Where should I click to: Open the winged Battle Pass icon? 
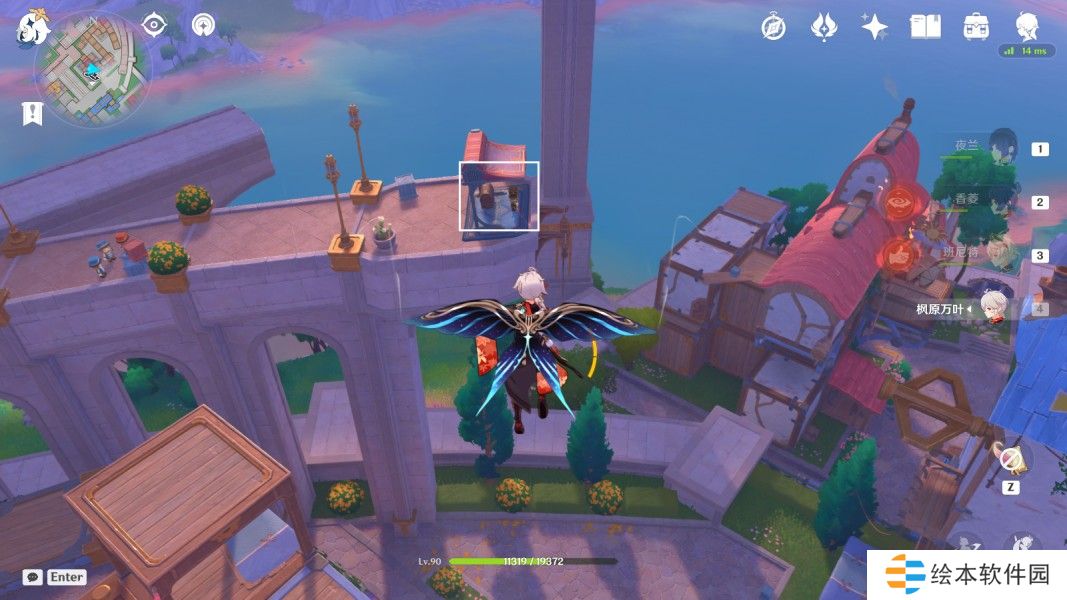(x=823, y=27)
